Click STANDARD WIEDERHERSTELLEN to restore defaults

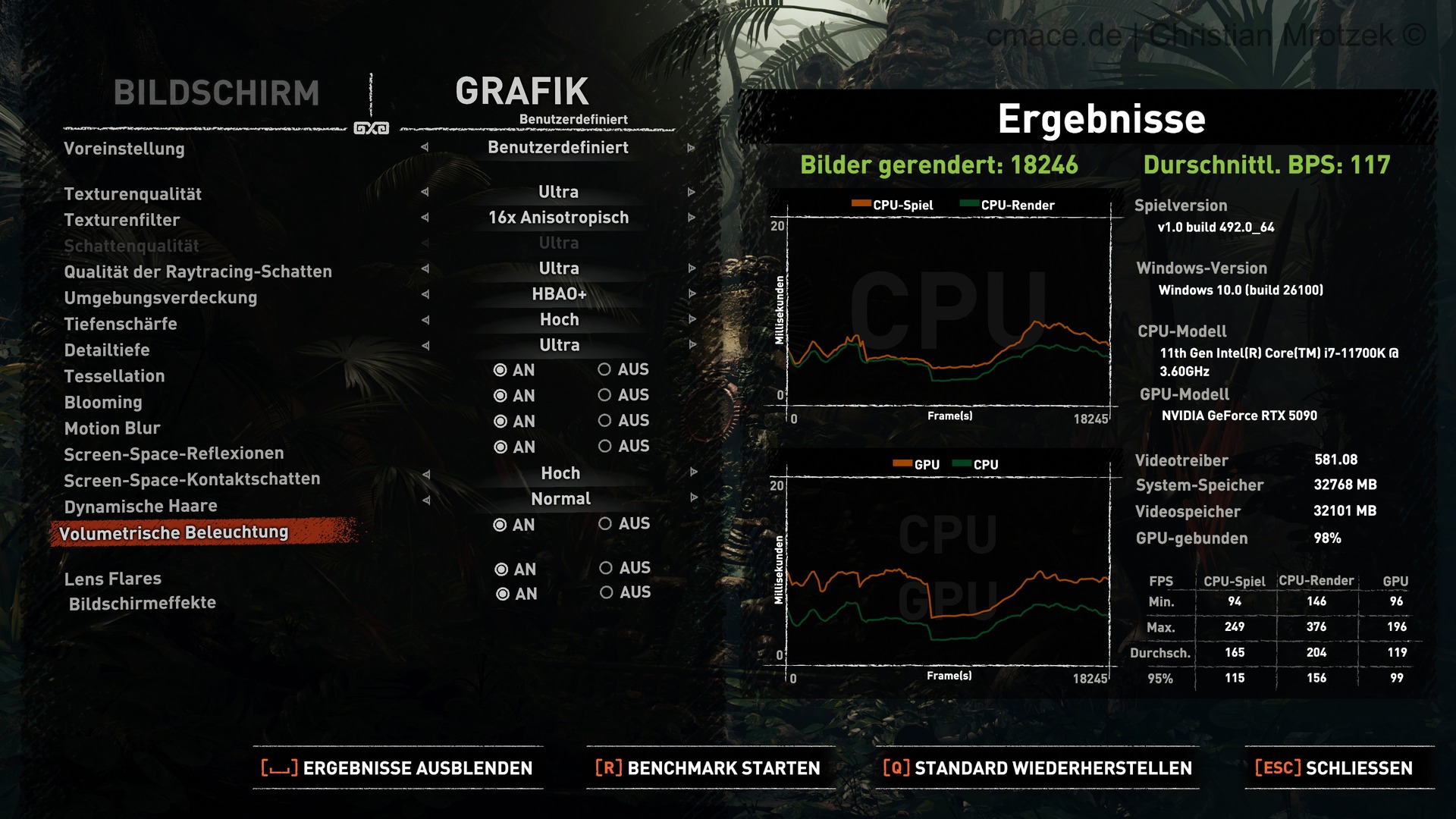point(1037,768)
